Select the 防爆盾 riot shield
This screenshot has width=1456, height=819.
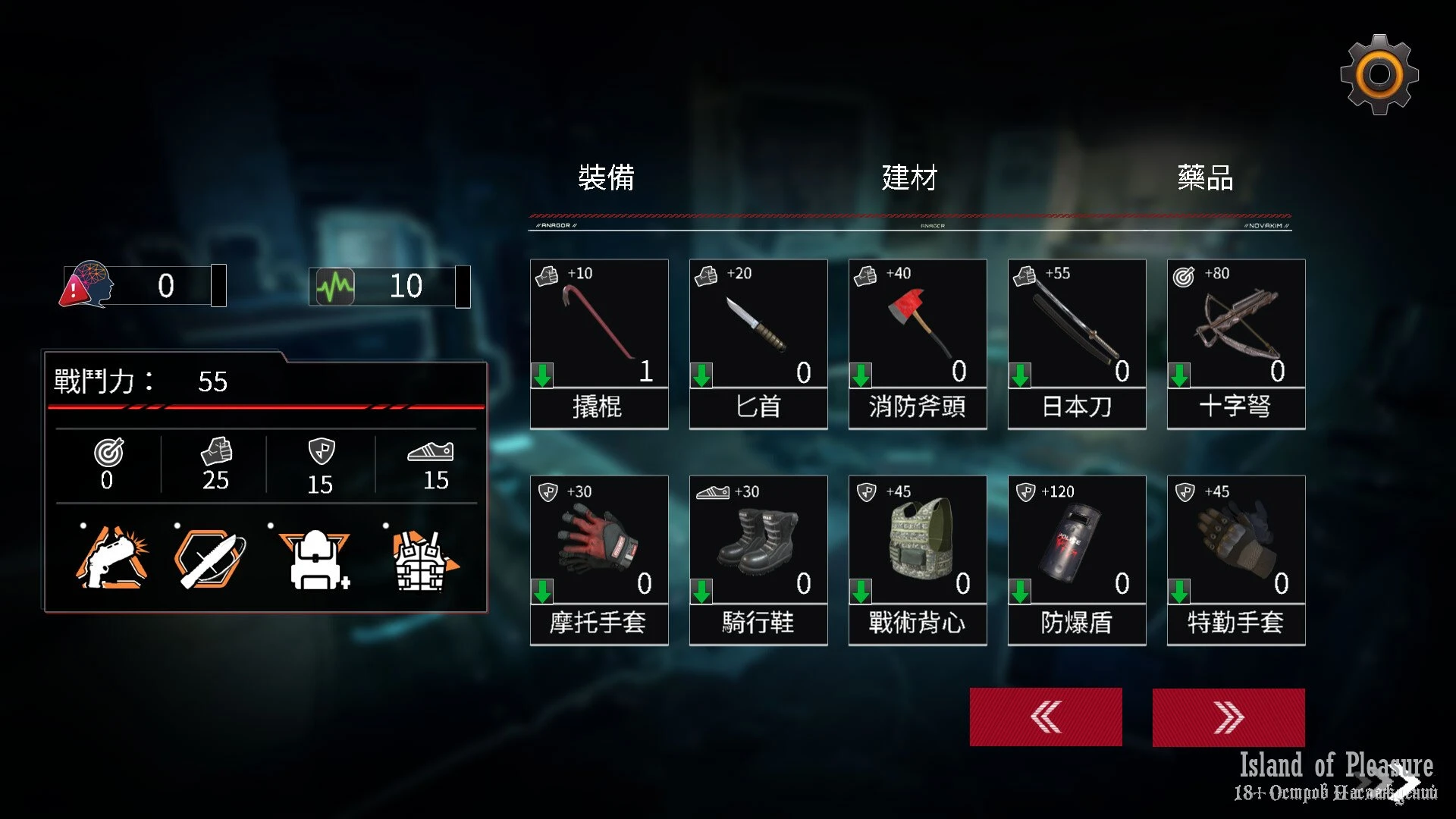pyautogui.click(x=1077, y=560)
